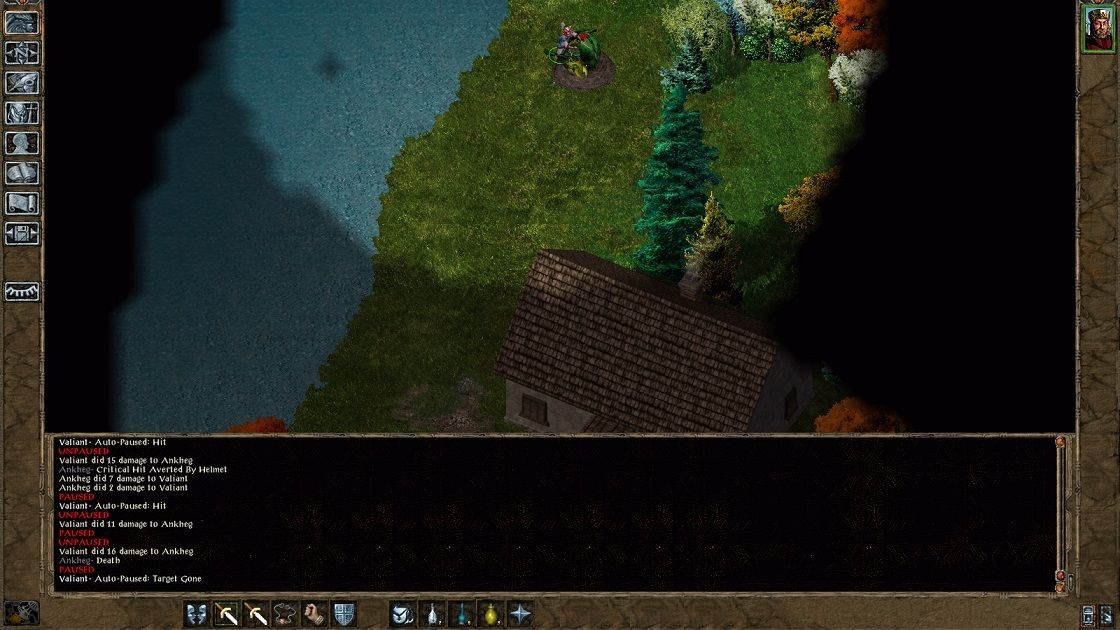Viewport: 1120px width, 630px height.
Task: Activate the blue shield ability button
Action: pyautogui.click(x=345, y=613)
